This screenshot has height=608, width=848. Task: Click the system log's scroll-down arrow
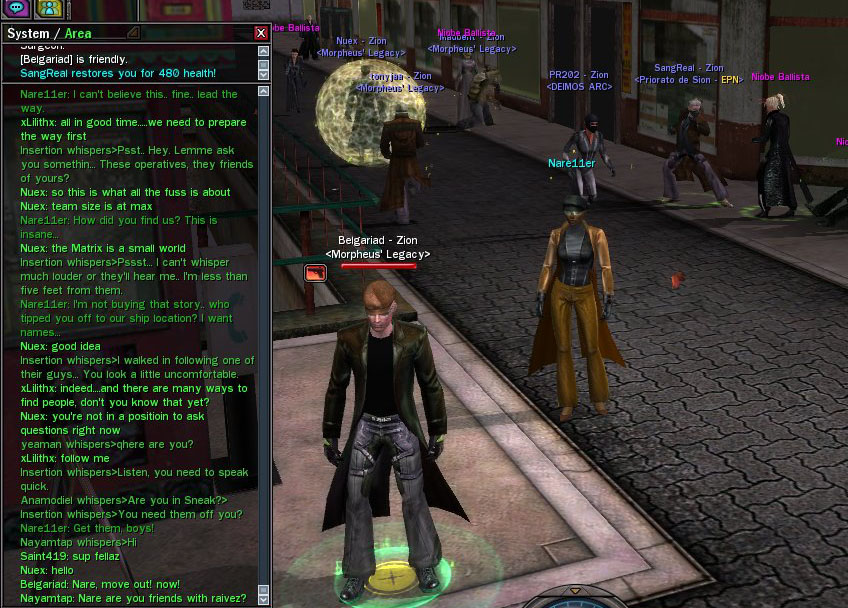tap(264, 74)
